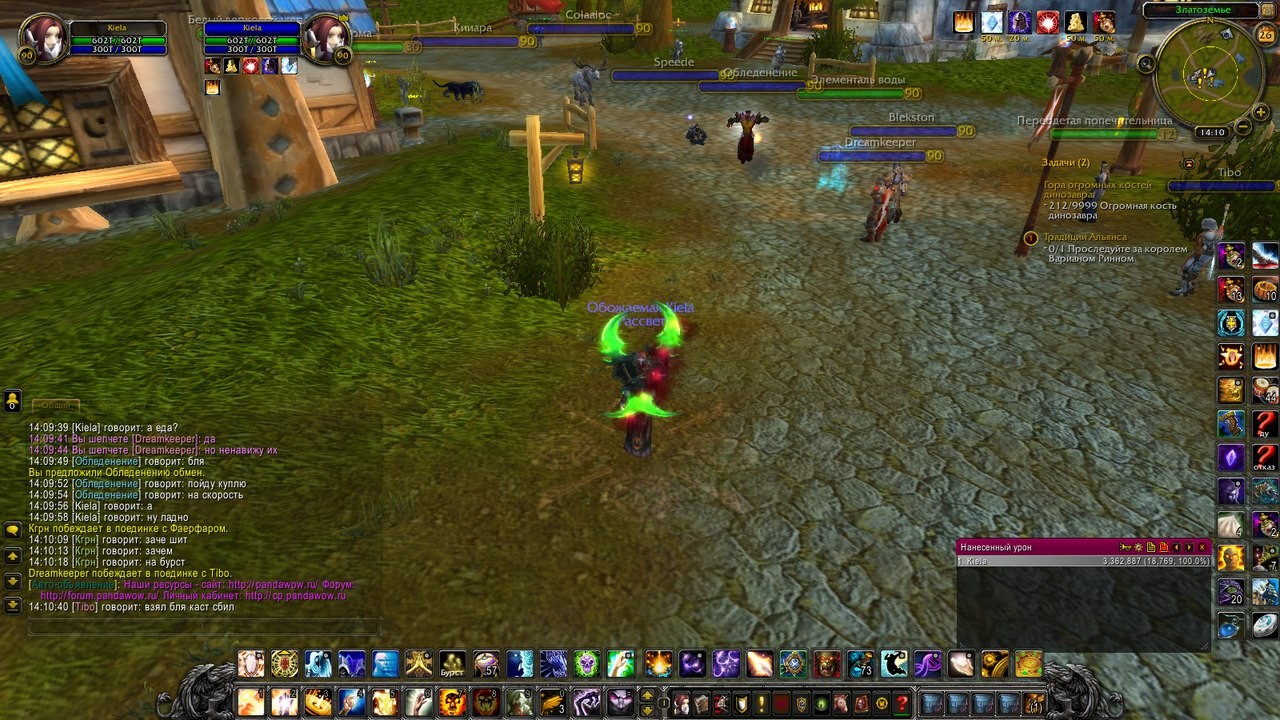Page the action bar up arrow
Screen dimensions: 1280x720
pos(647,695)
